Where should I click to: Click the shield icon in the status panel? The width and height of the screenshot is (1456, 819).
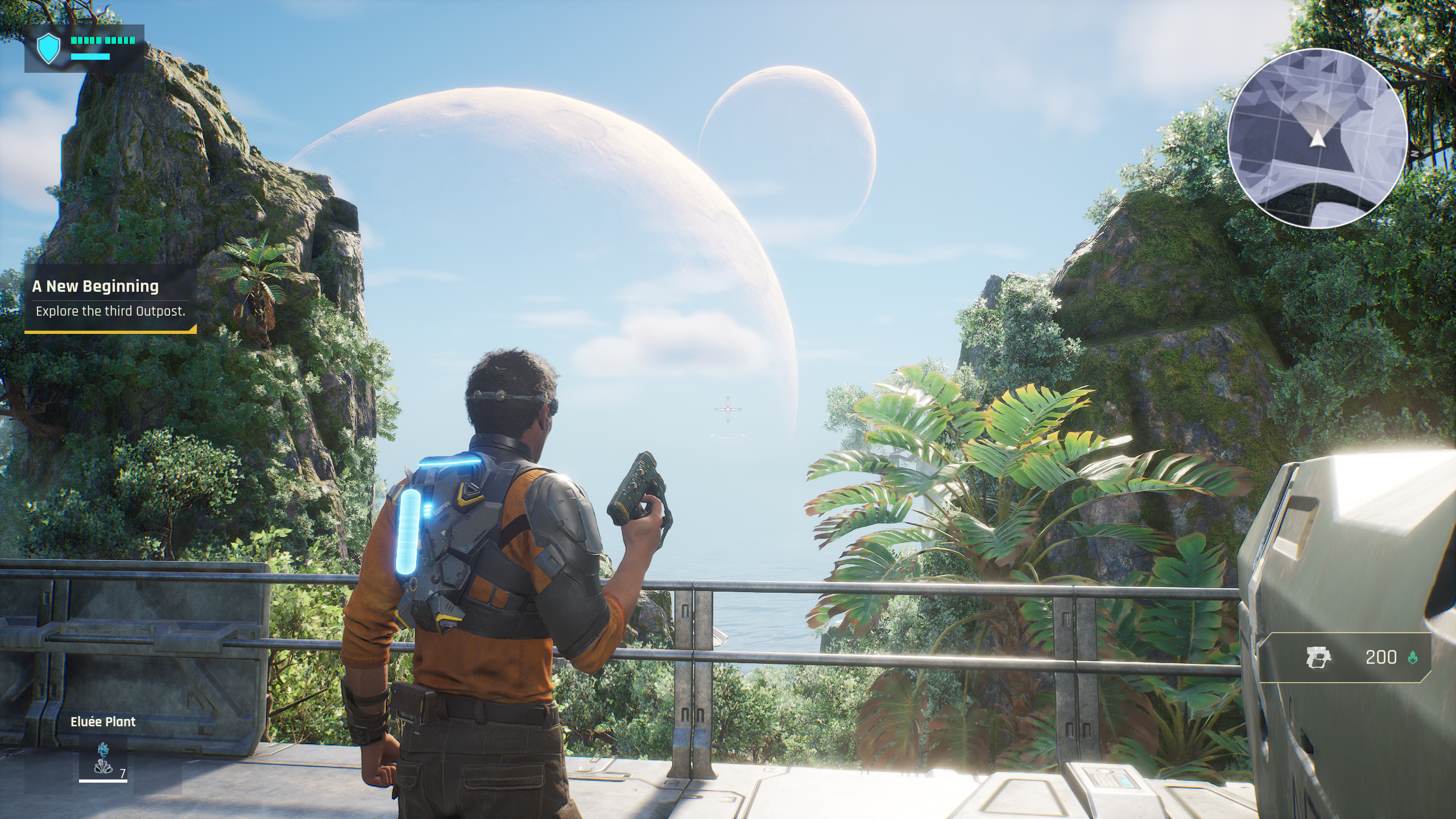pos(48,48)
